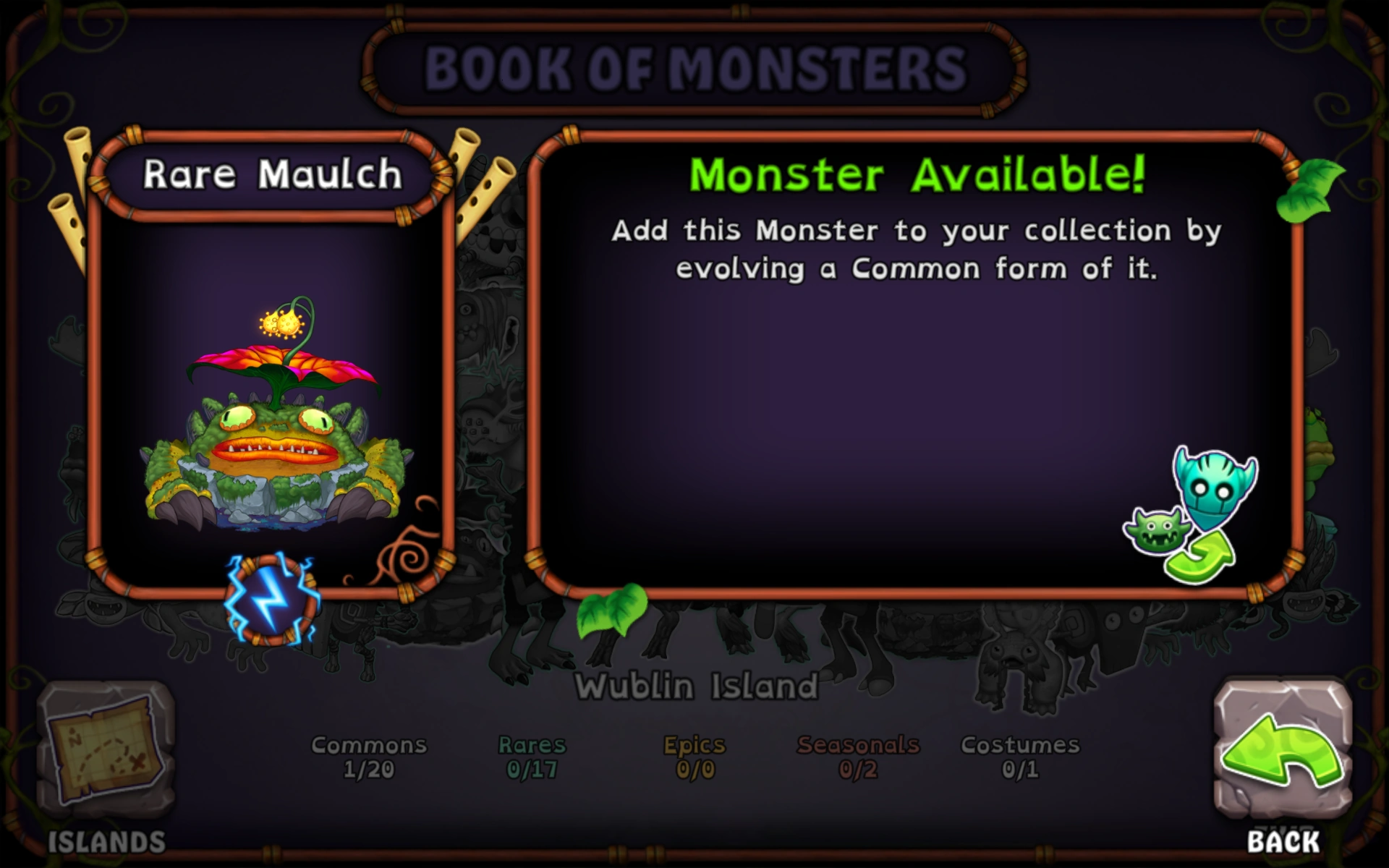This screenshot has width=1389, height=868.
Task: Click the Wublin Island label
Action: pyautogui.click(x=696, y=684)
